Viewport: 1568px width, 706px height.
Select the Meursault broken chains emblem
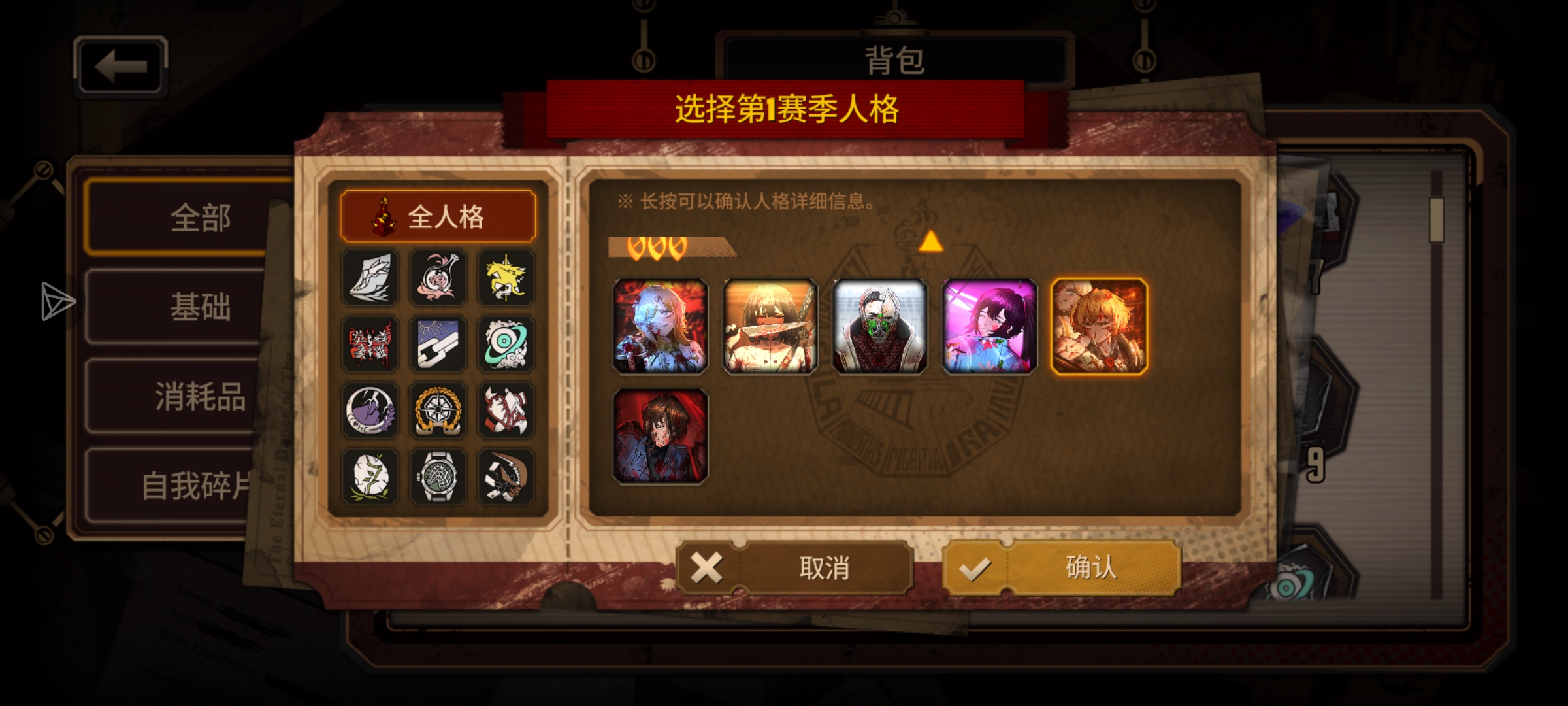point(438,345)
